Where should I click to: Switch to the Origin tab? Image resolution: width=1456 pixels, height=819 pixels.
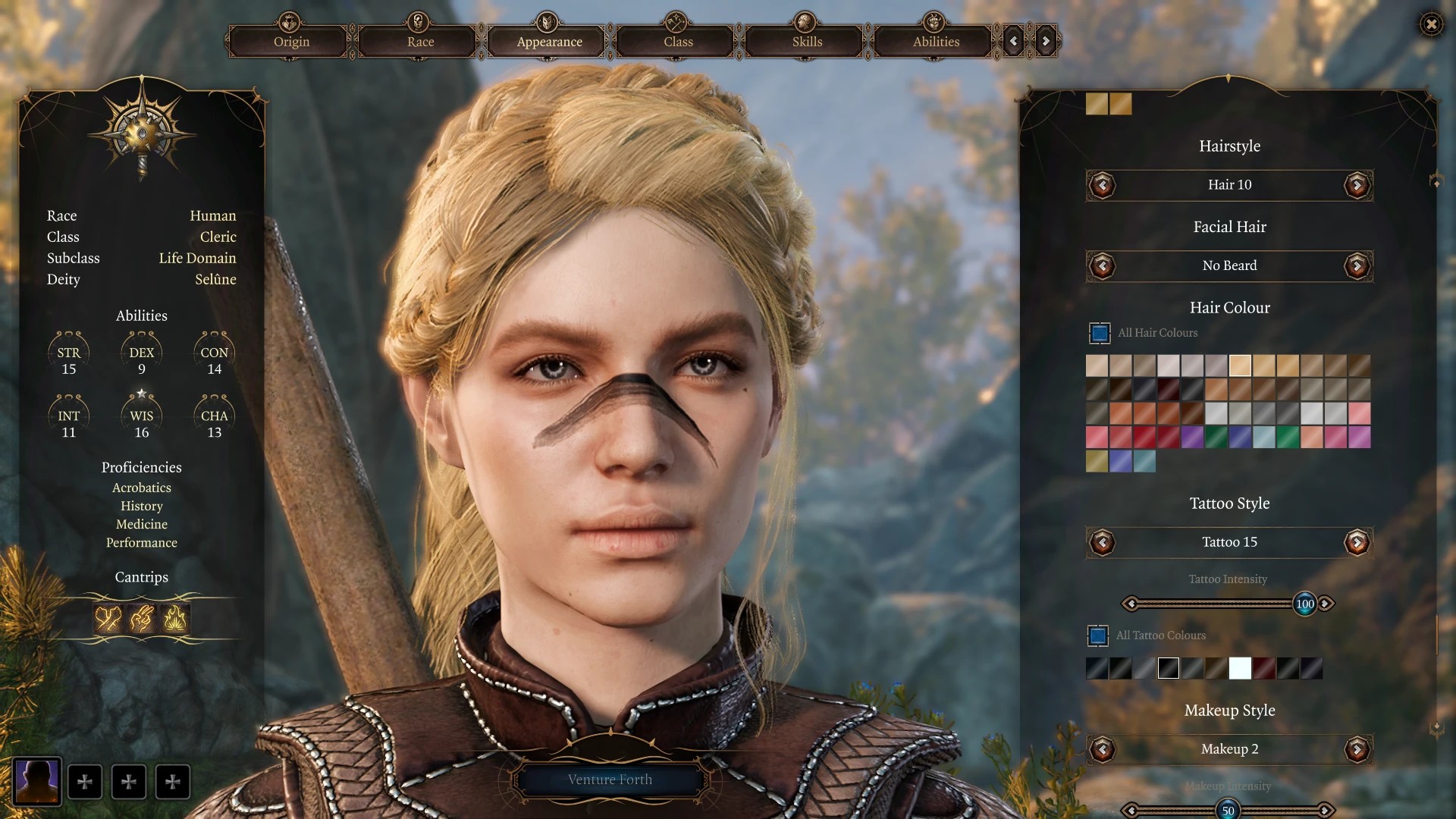tap(291, 42)
